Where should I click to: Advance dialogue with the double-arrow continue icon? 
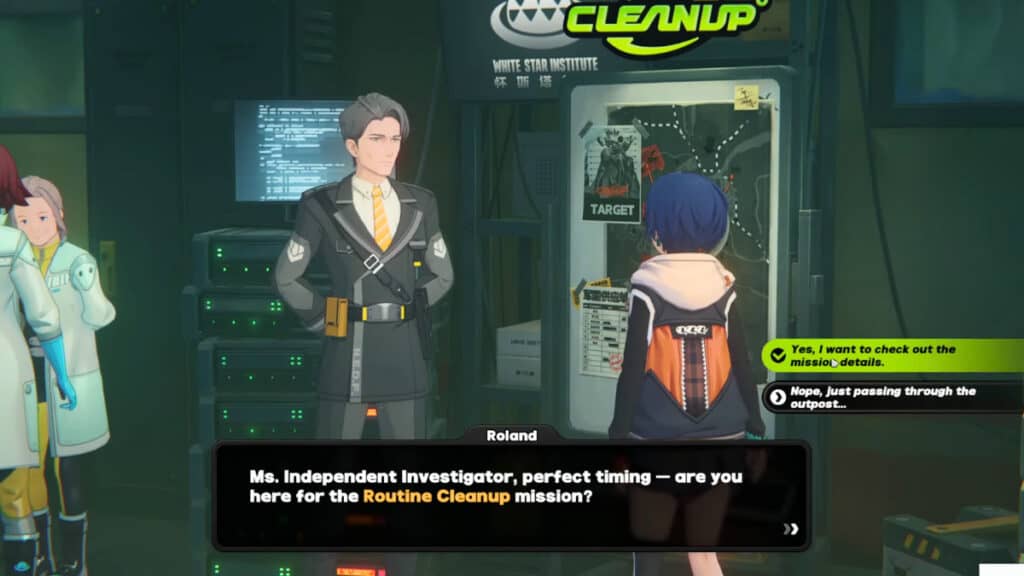[791, 530]
